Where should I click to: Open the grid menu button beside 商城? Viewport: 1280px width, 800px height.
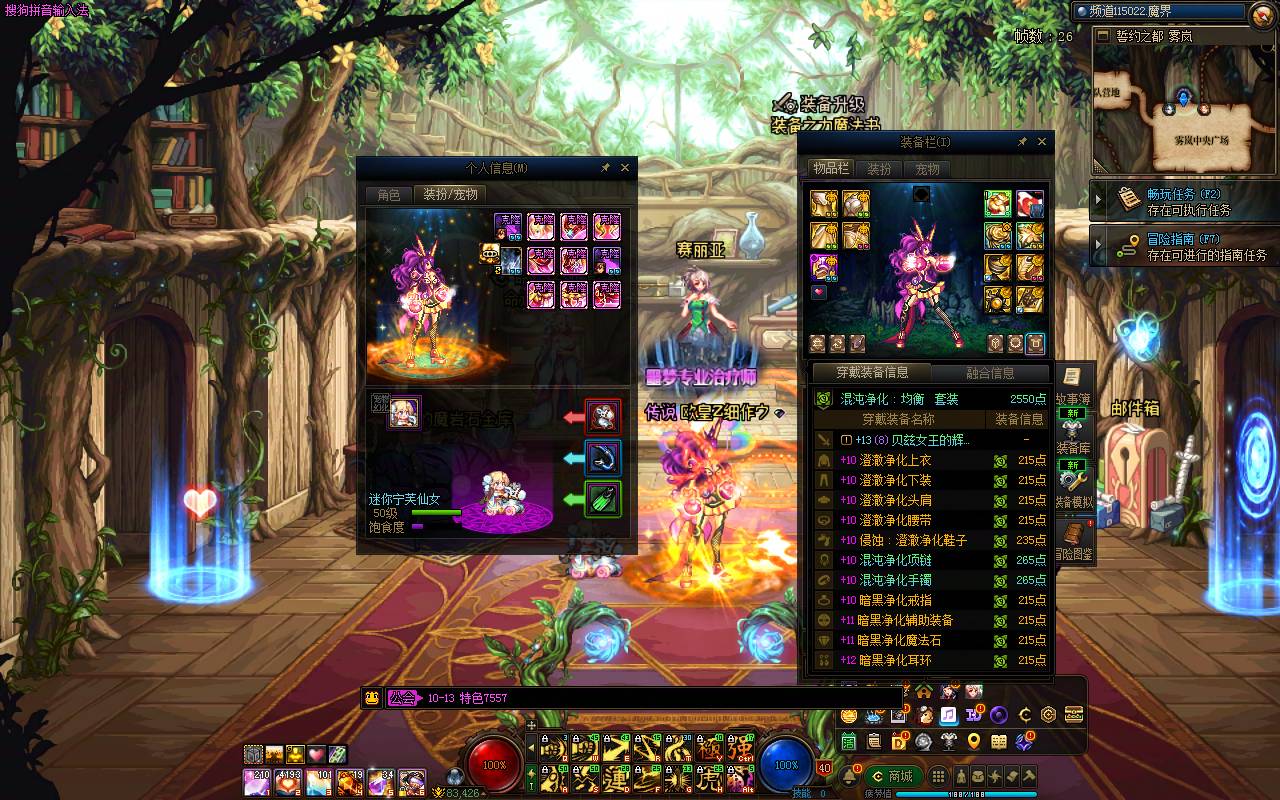click(938, 776)
